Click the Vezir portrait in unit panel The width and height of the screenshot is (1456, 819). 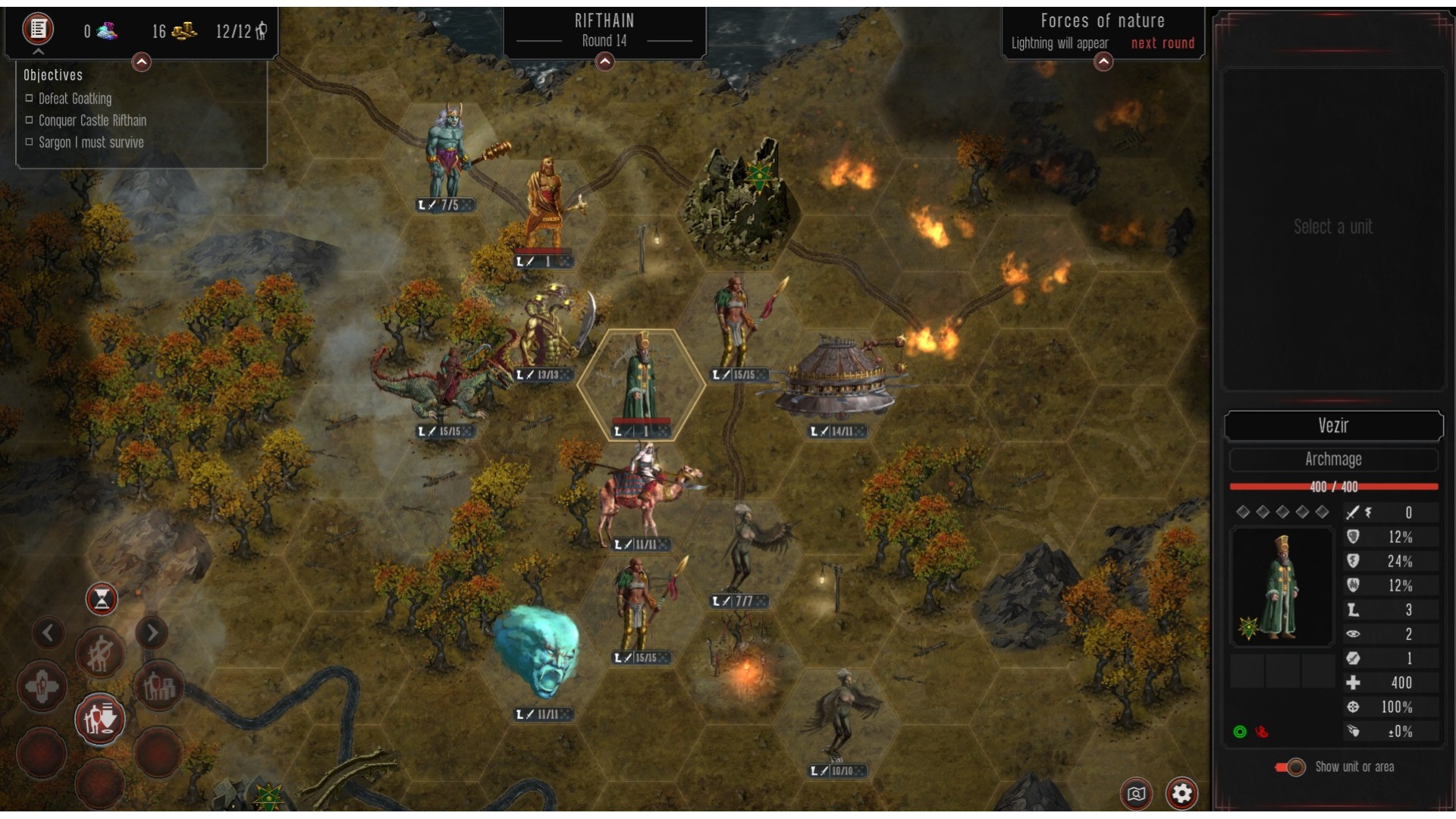click(1281, 587)
